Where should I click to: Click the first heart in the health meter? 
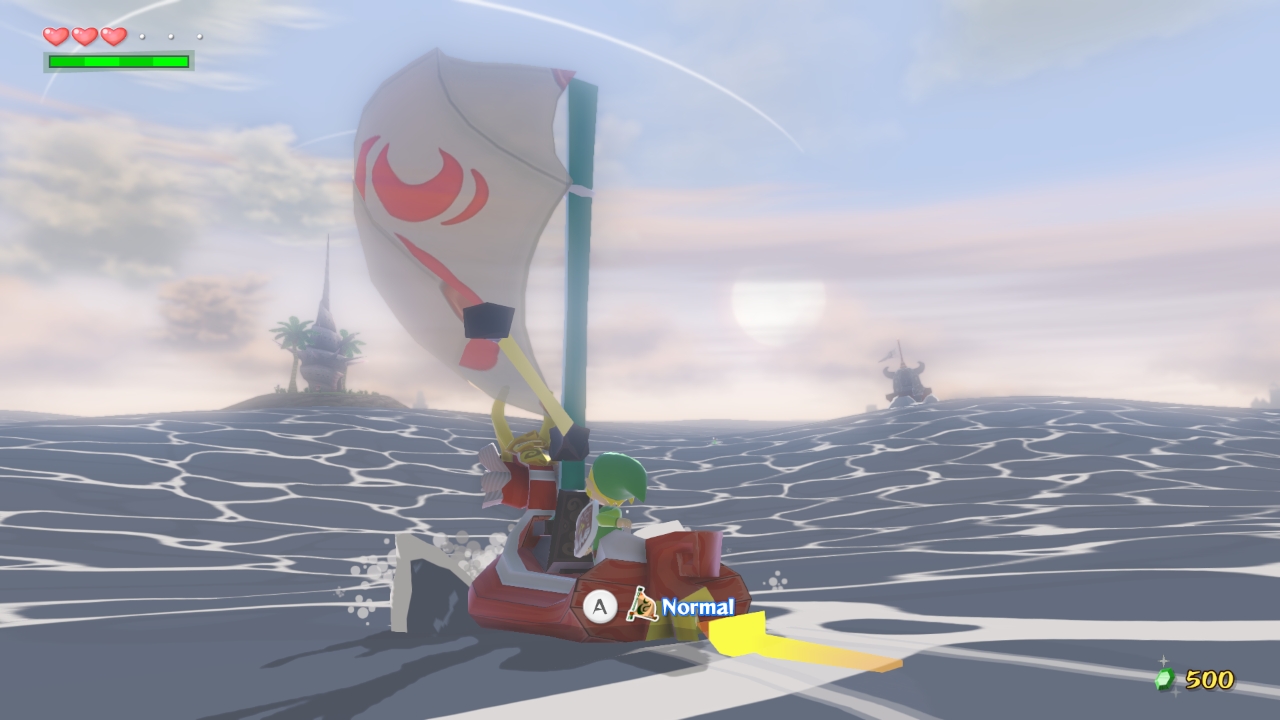tap(56, 37)
